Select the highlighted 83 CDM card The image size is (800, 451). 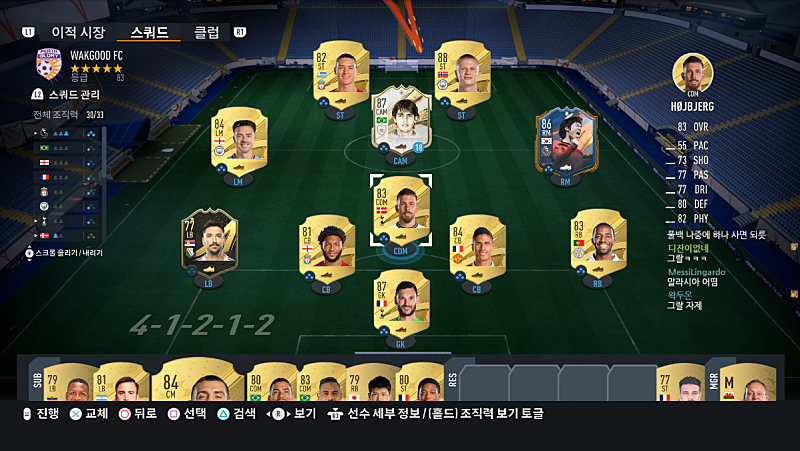(x=401, y=210)
